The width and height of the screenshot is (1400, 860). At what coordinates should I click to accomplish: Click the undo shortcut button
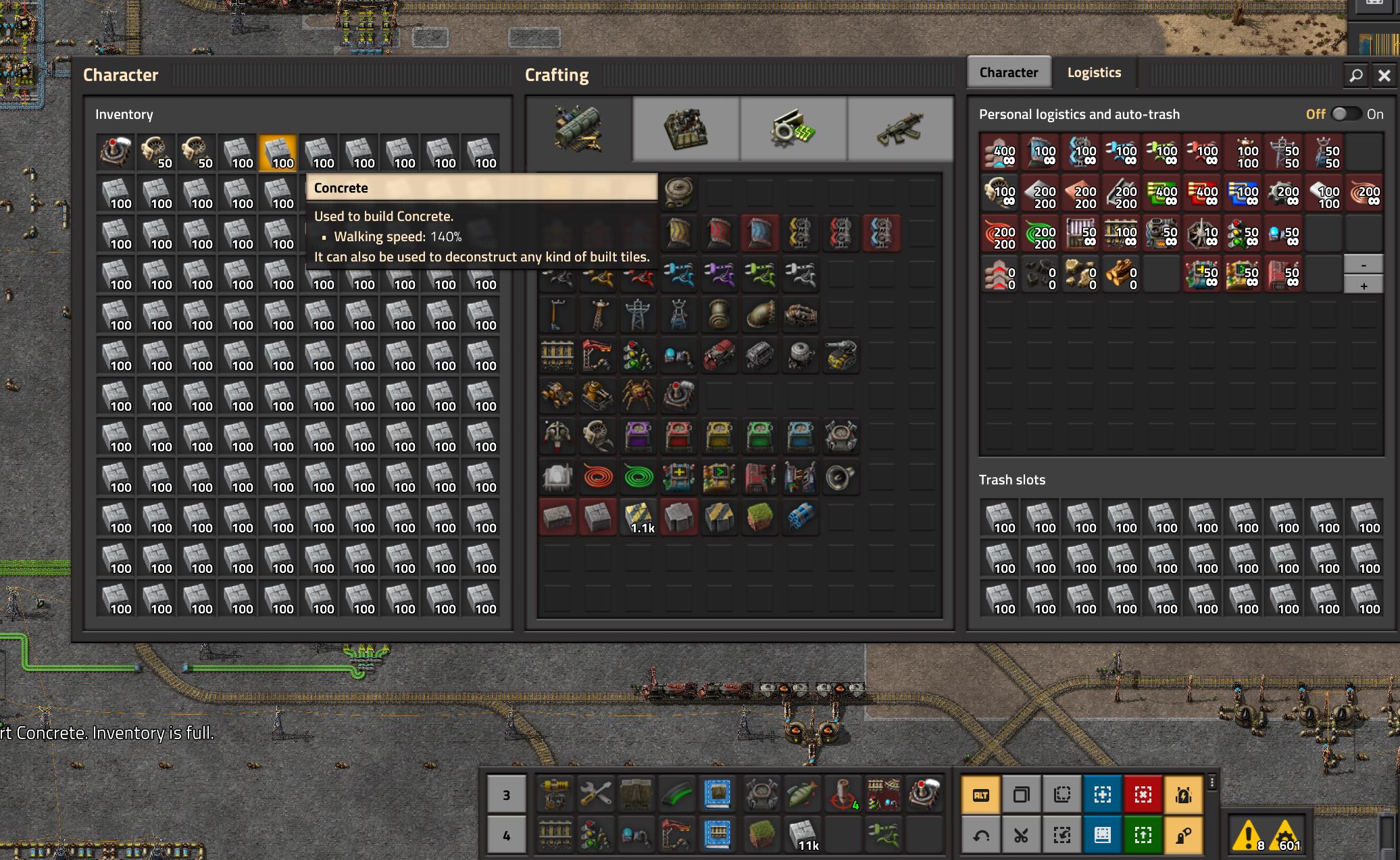(x=981, y=835)
